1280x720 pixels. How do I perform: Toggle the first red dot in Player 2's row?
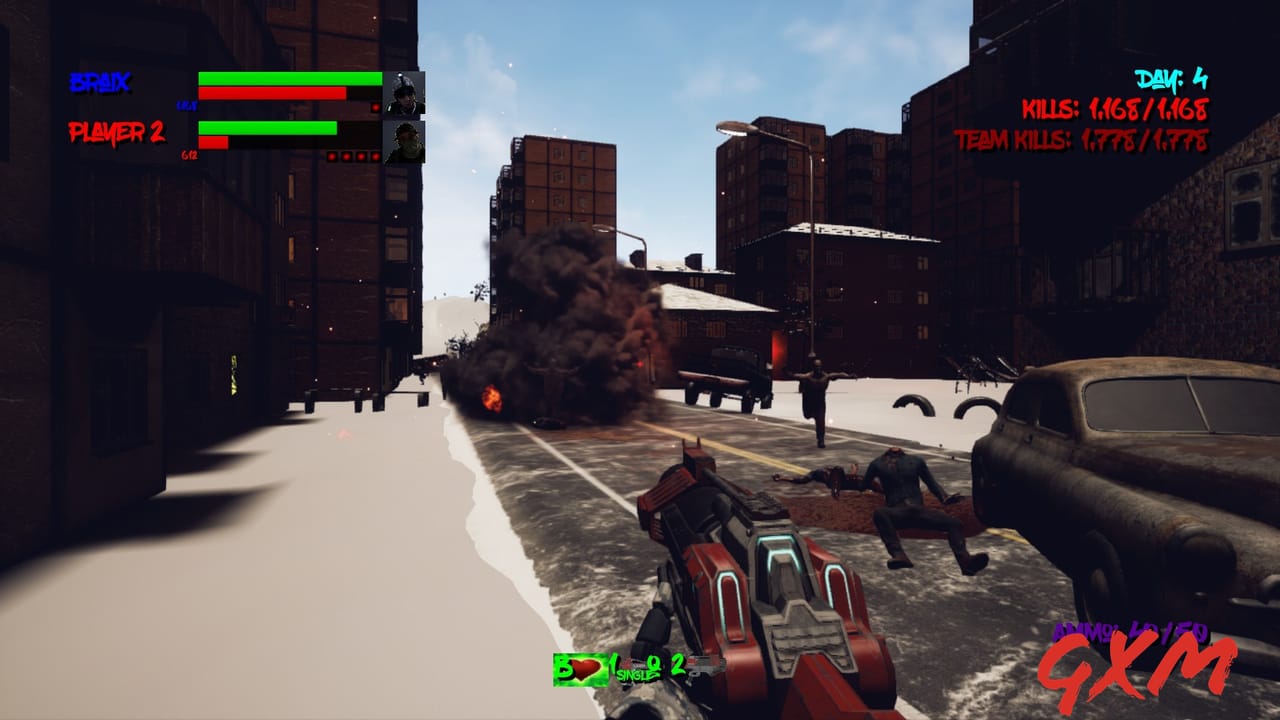pos(332,155)
